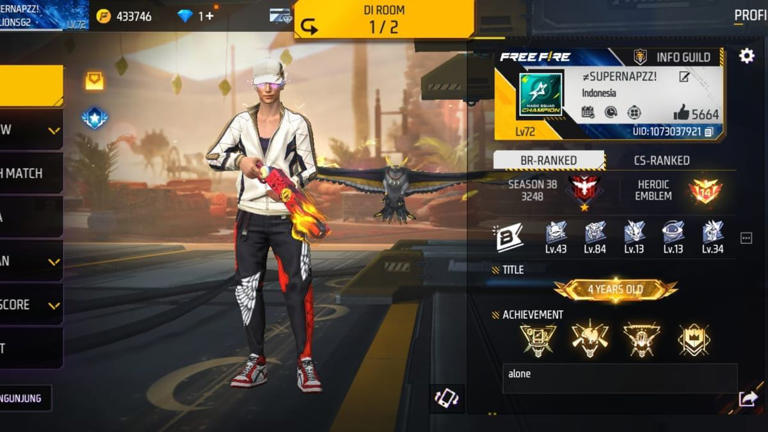Expand the three-dots more button

[x=746, y=238]
